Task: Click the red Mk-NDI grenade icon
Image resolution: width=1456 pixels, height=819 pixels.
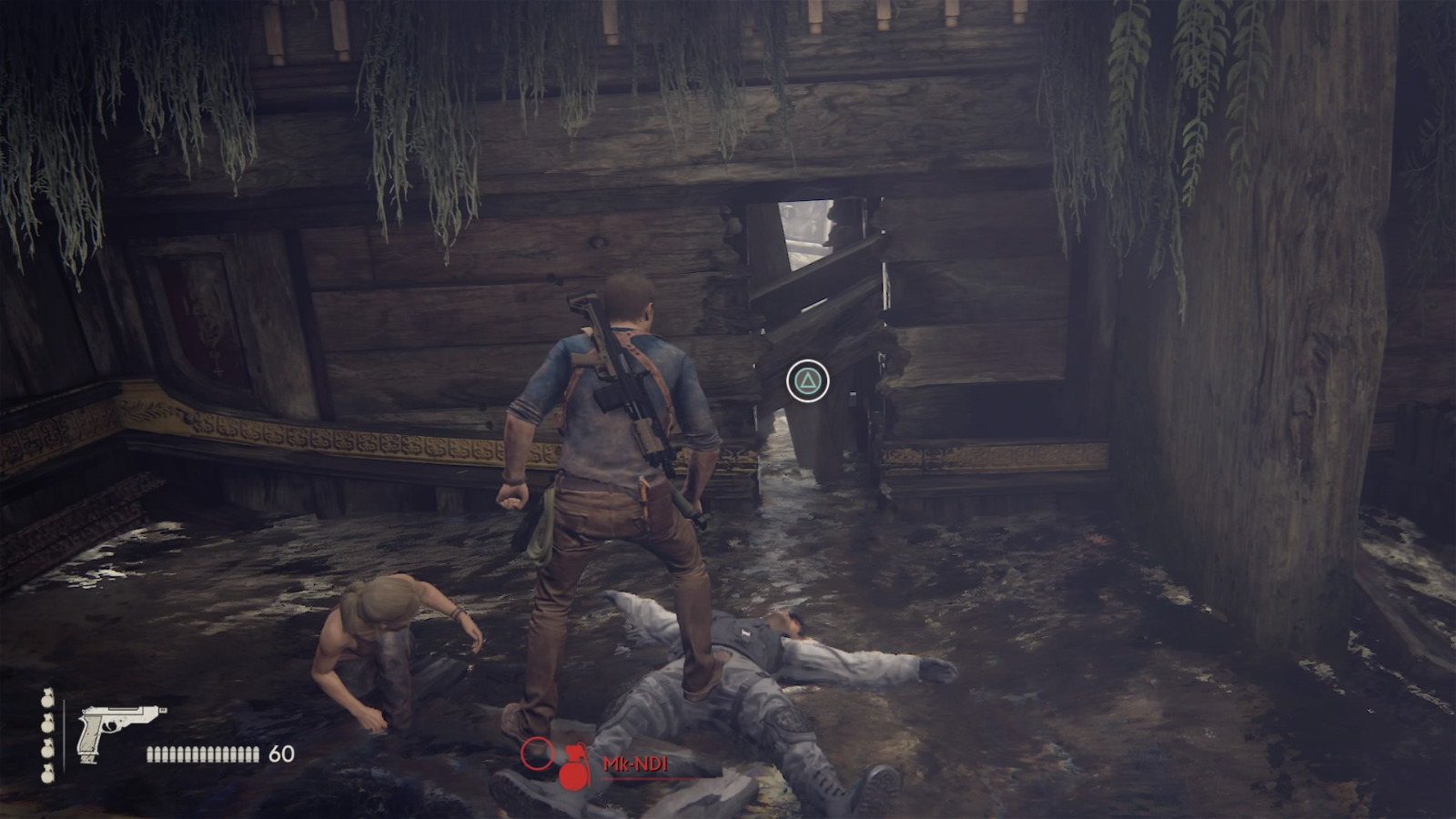Action: tap(575, 767)
